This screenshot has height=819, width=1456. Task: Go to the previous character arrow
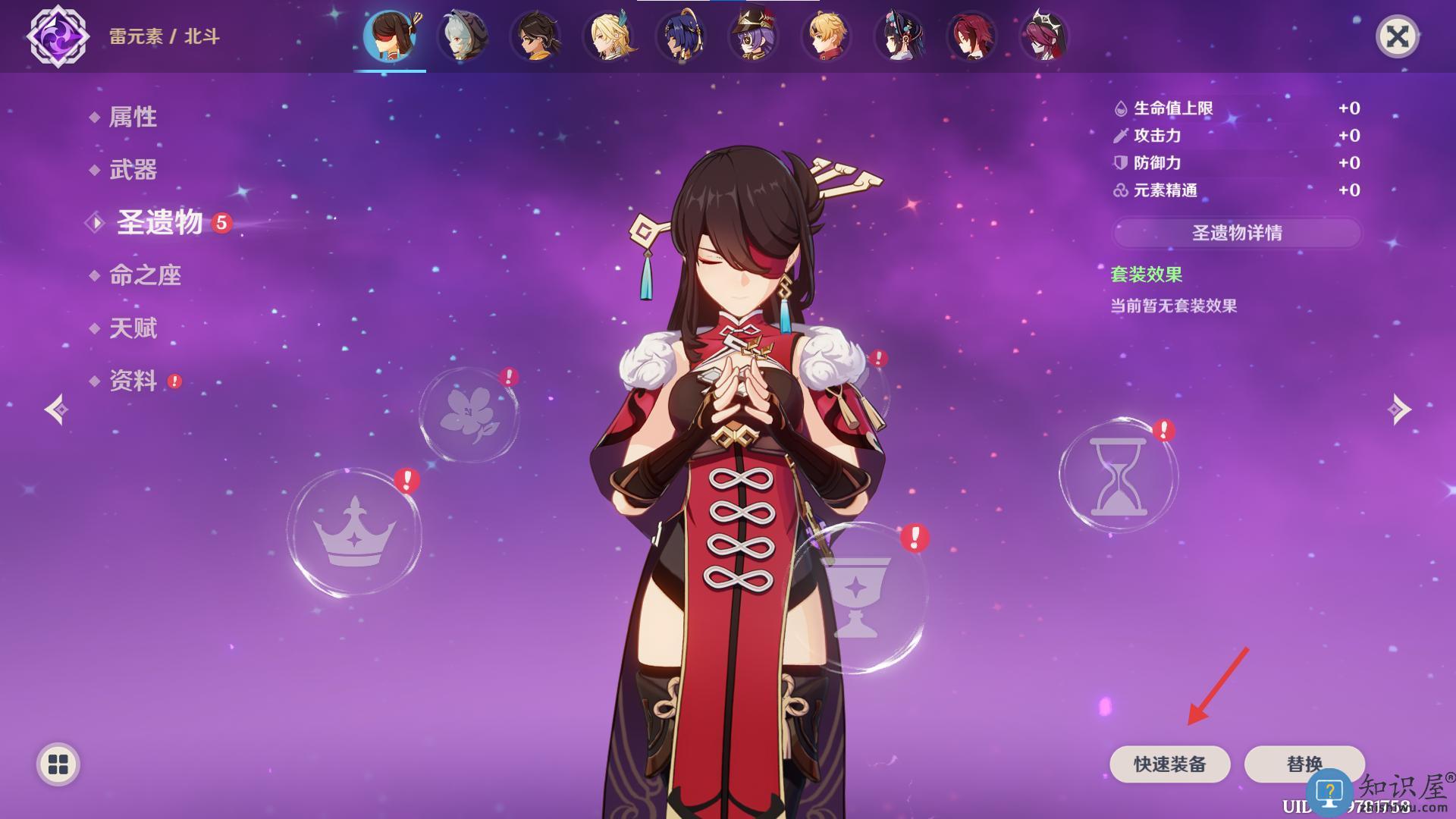pos(56,409)
